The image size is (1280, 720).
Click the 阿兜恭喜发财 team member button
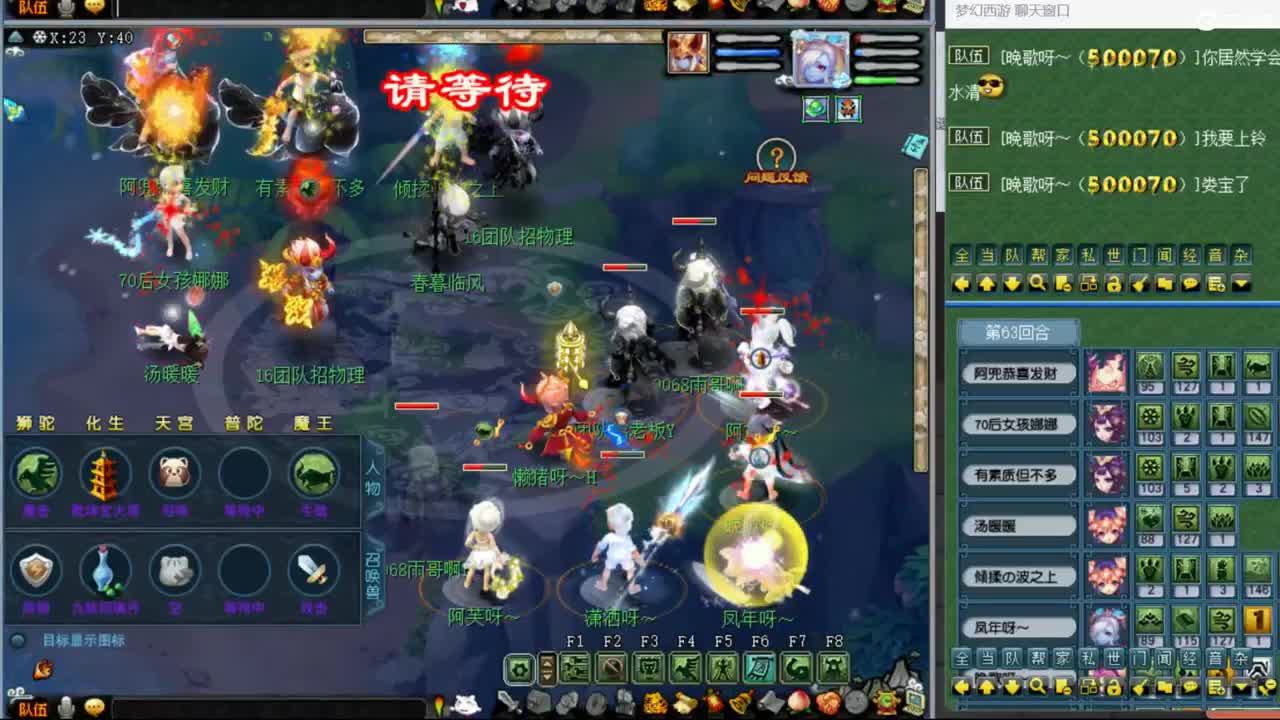click(1017, 371)
